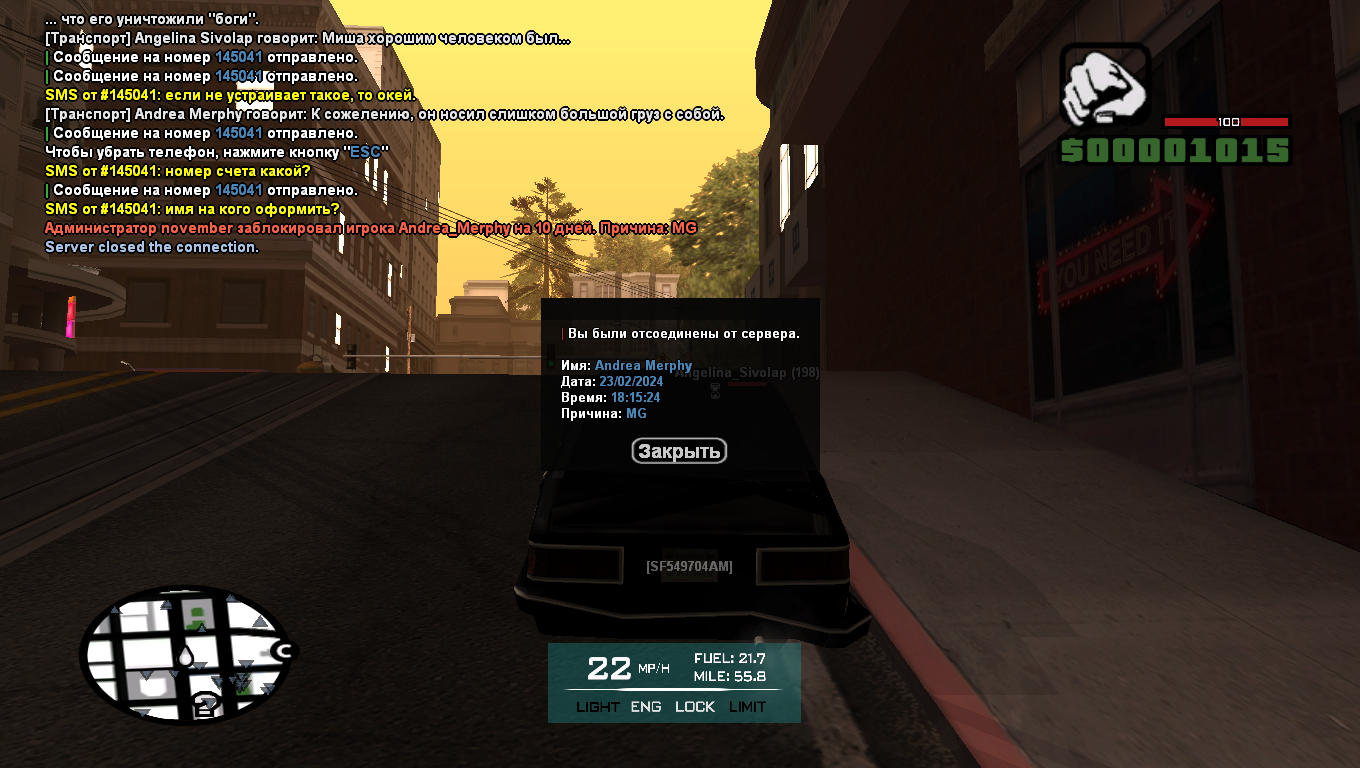Toggle the LIGHT indicator on speedometer
1360x768 pixels.
[x=598, y=707]
